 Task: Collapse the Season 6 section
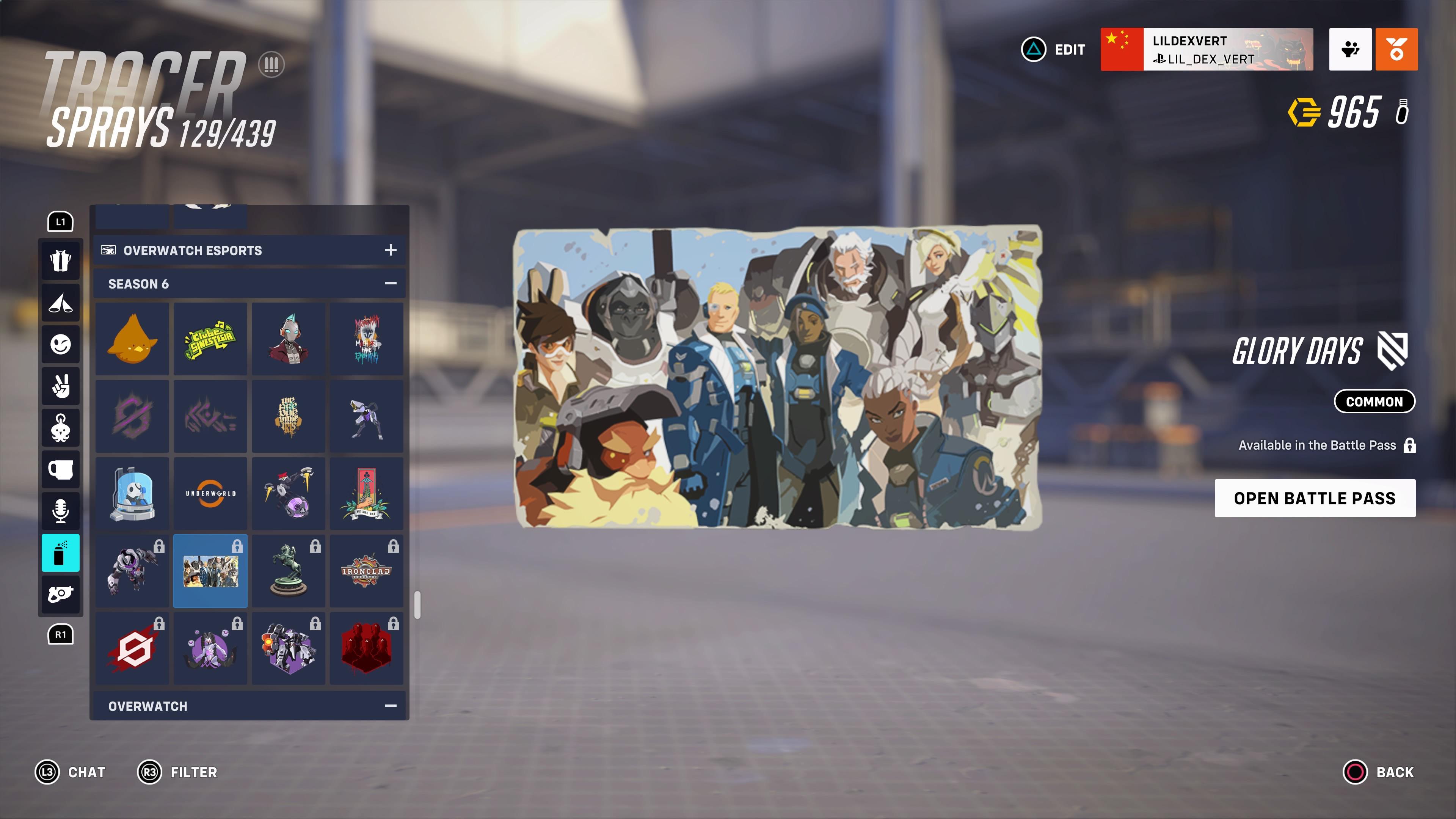(390, 283)
